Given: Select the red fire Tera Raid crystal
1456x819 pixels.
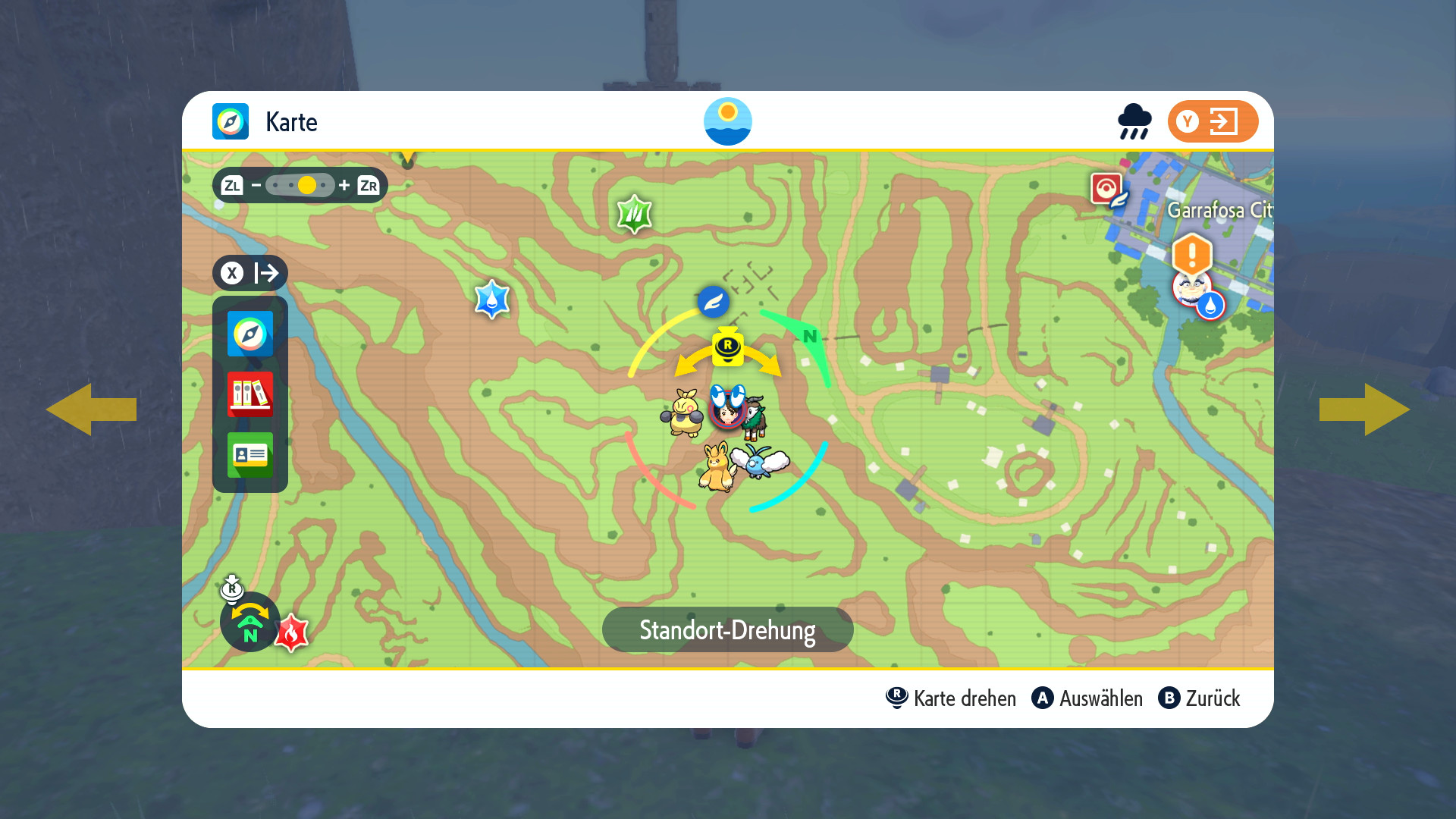Looking at the screenshot, I should (x=291, y=633).
